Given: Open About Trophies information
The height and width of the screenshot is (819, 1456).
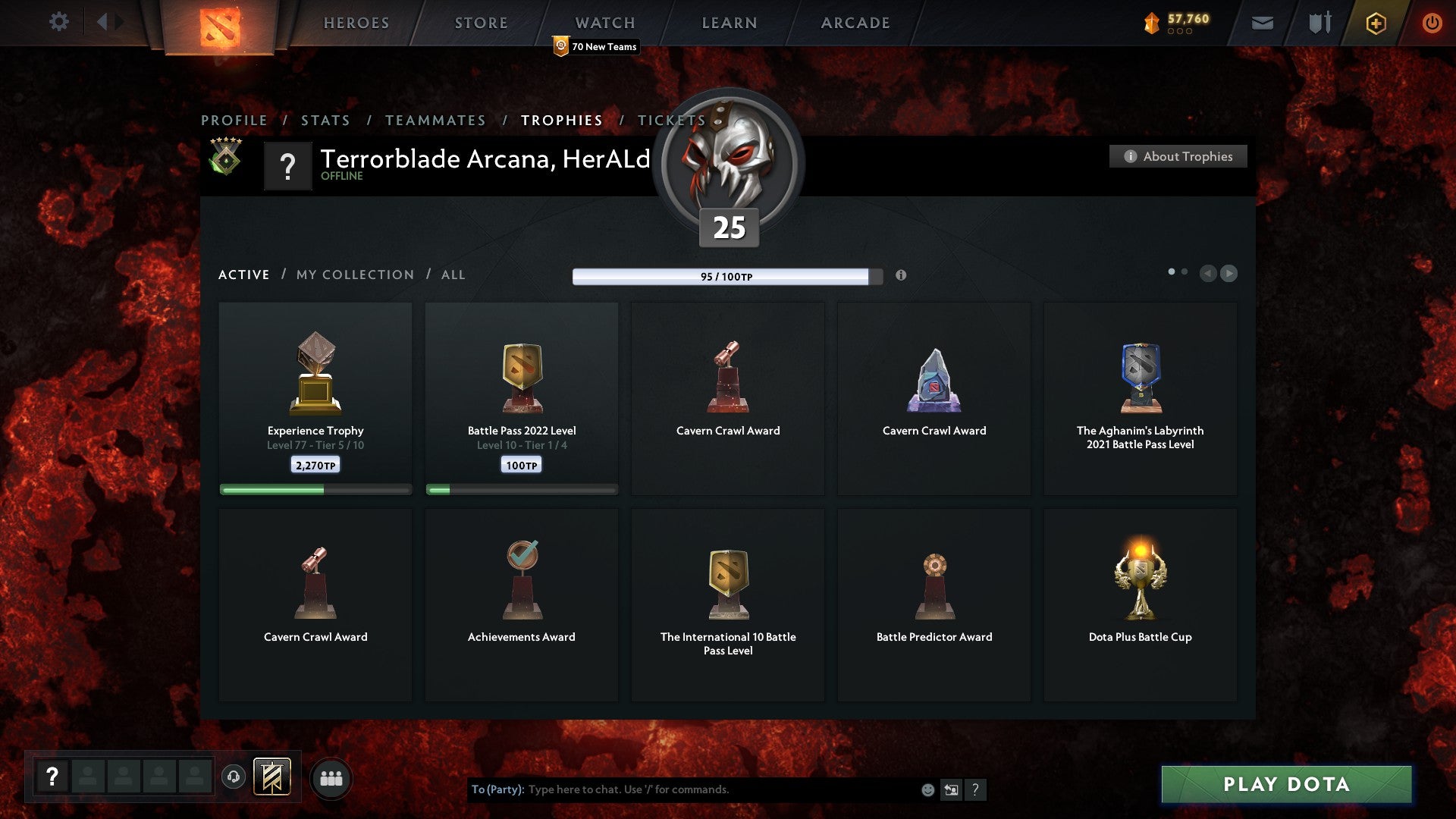Looking at the screenshot, I should point(1178,156).
